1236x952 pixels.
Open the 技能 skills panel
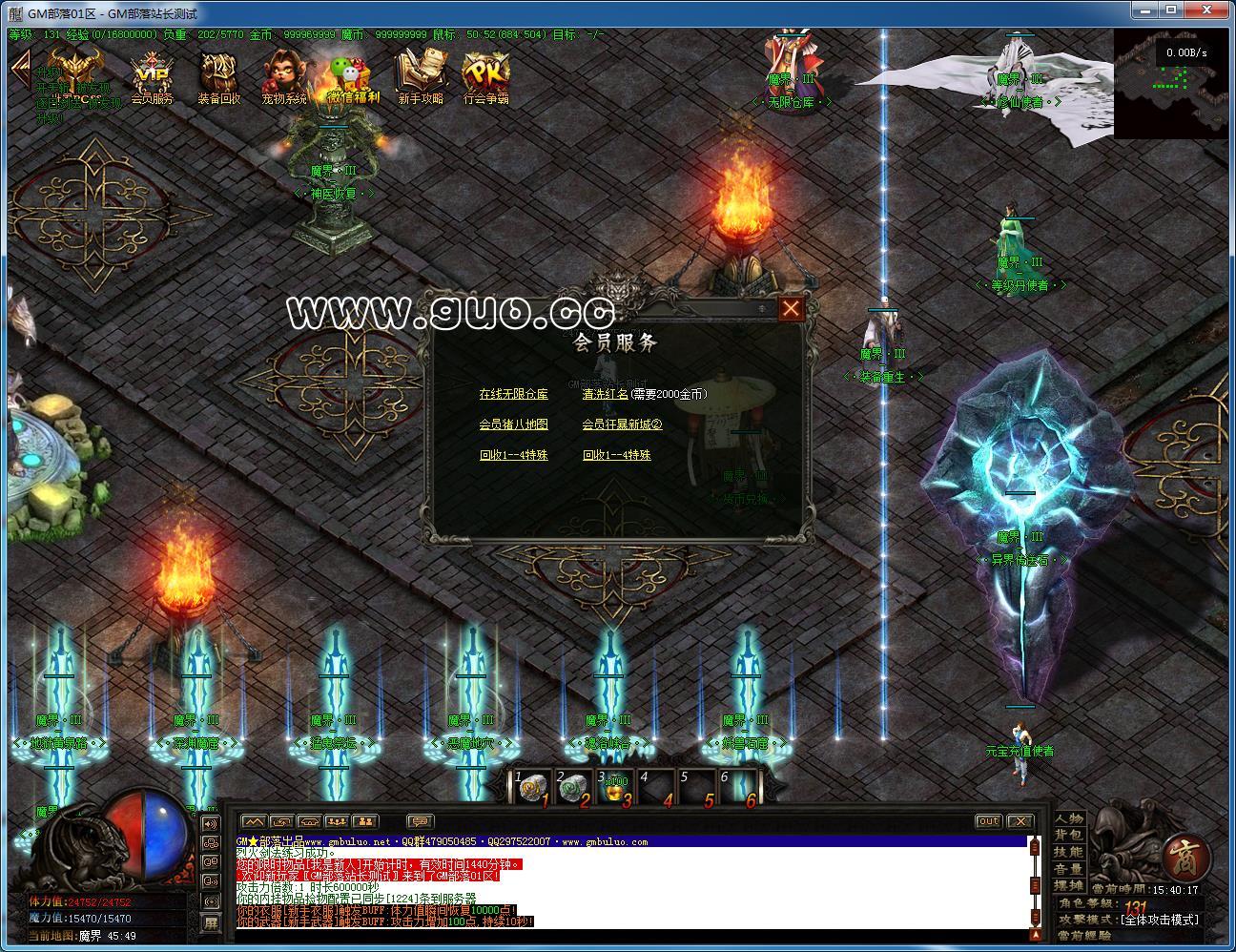coord(1068,852)
